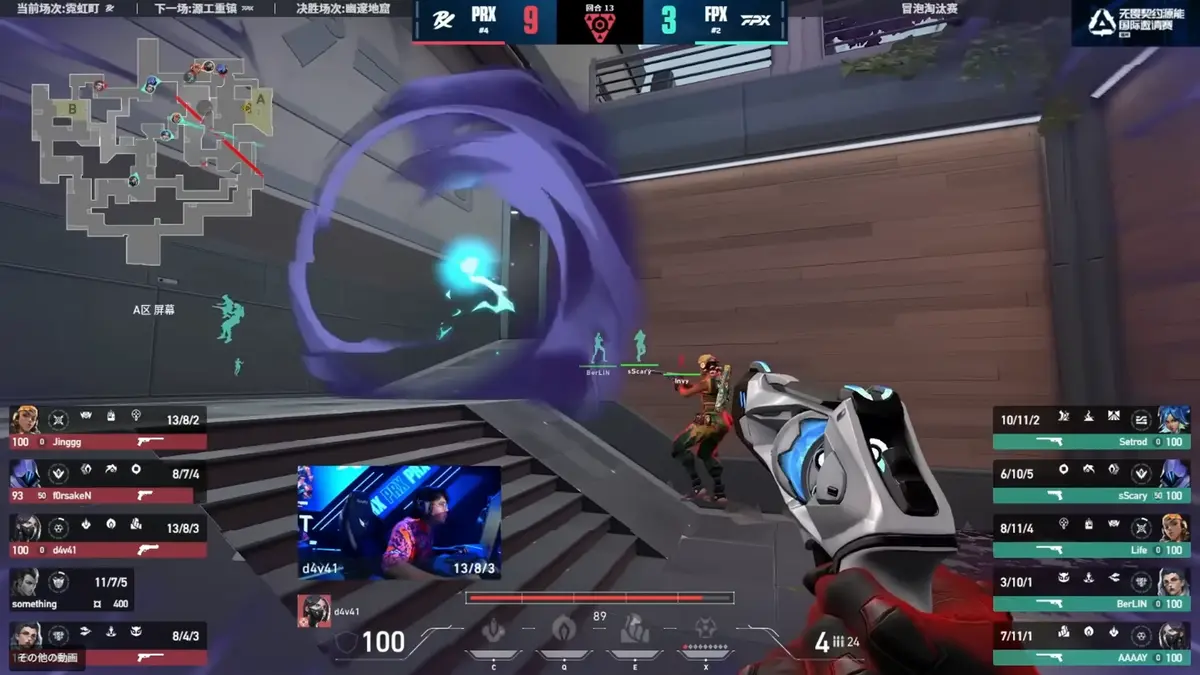Choose the player named something in the list
Viewport: 1200px width, 675px height.
coord(72,593)
